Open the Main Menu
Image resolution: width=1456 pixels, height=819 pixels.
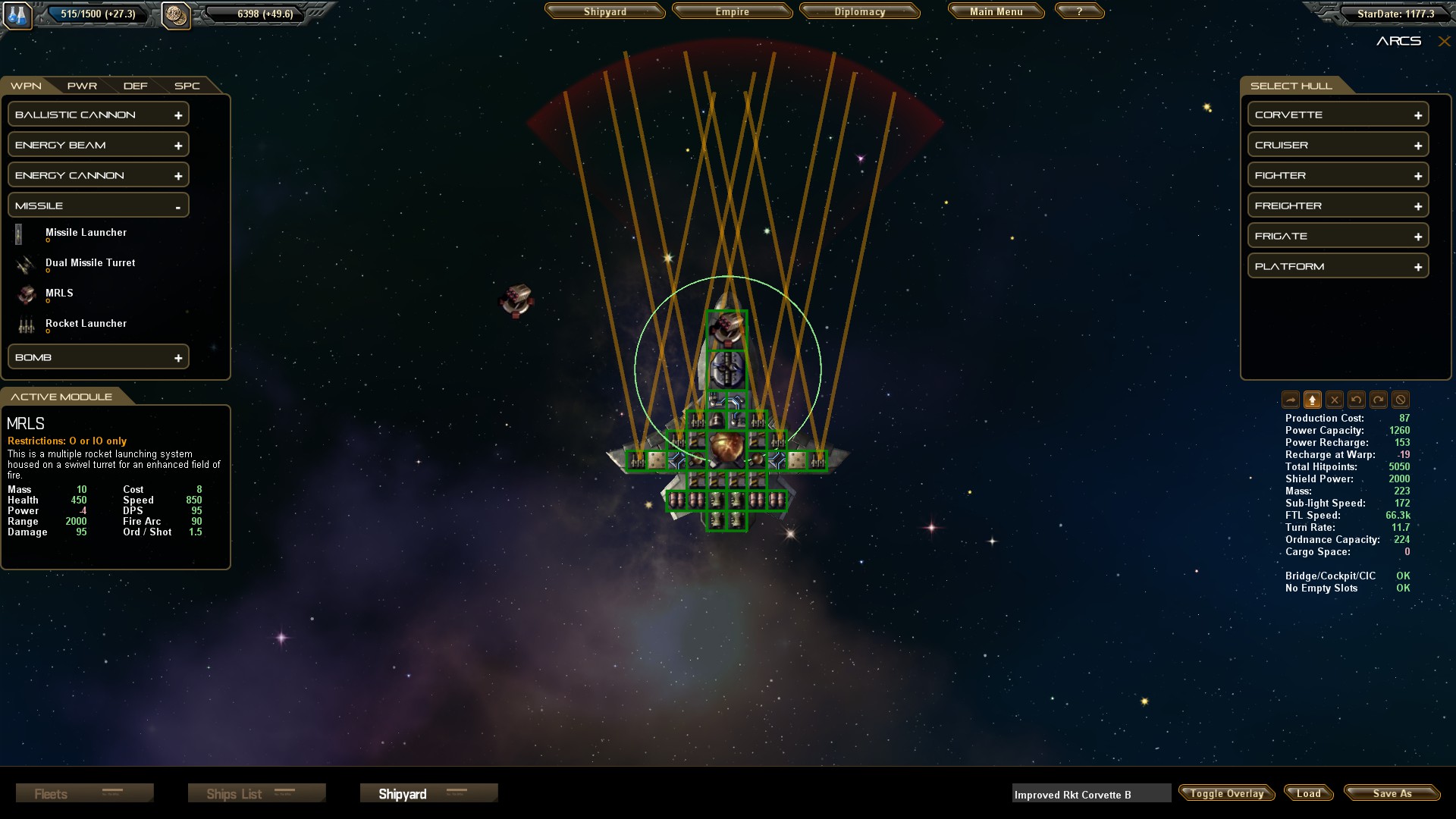[x=996, y=12]
